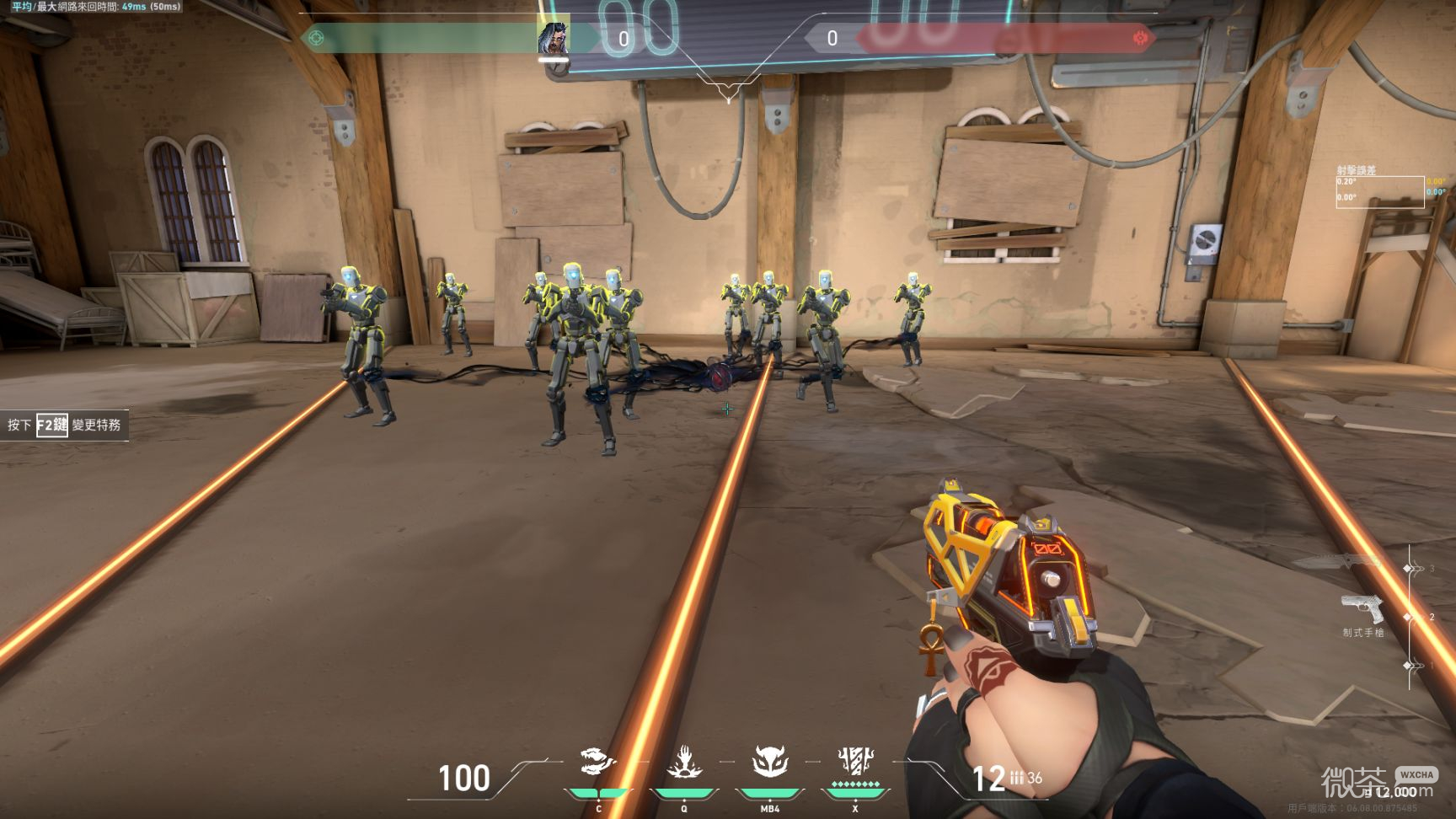Activate the horned mask ability icon
Image resolution: width=1456 pixels, height=819 pixels.
coord(770,762)
